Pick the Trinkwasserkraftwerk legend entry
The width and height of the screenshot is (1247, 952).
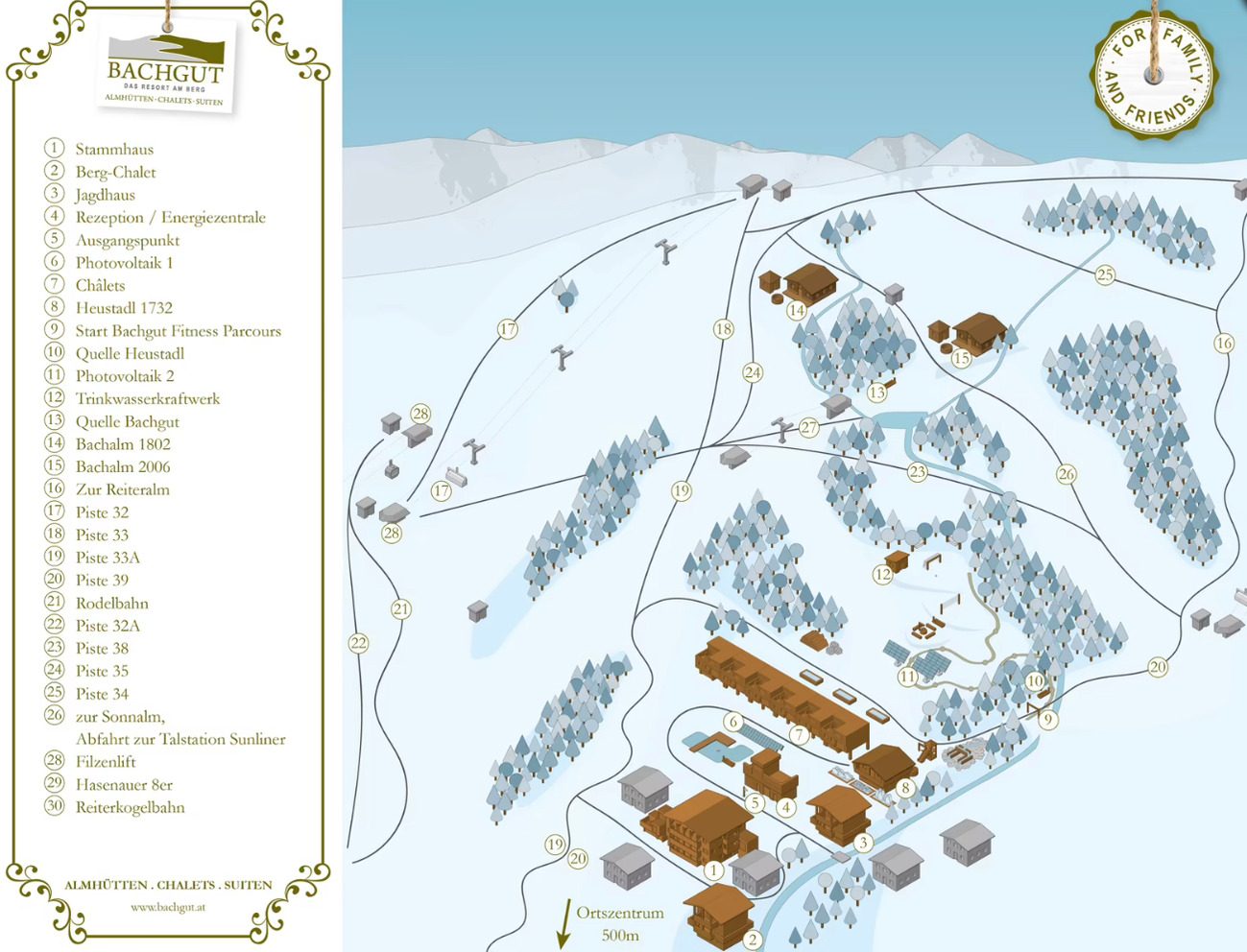[x=147, y=398]
